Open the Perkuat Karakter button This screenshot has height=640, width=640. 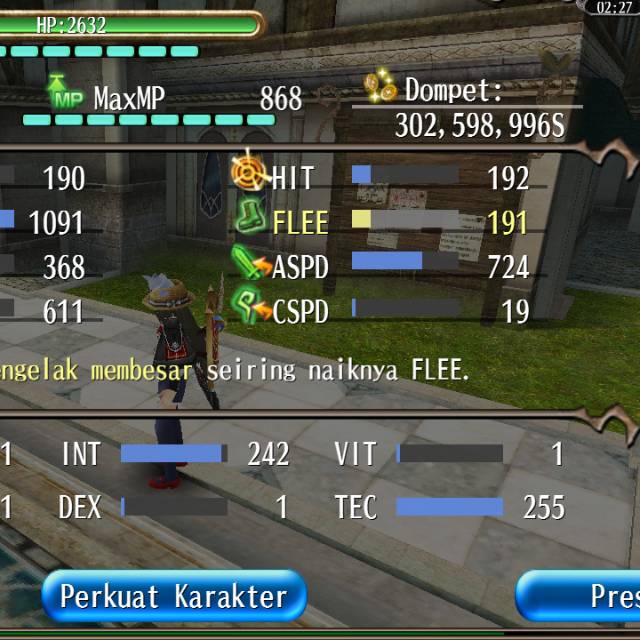tap(173, 597)
